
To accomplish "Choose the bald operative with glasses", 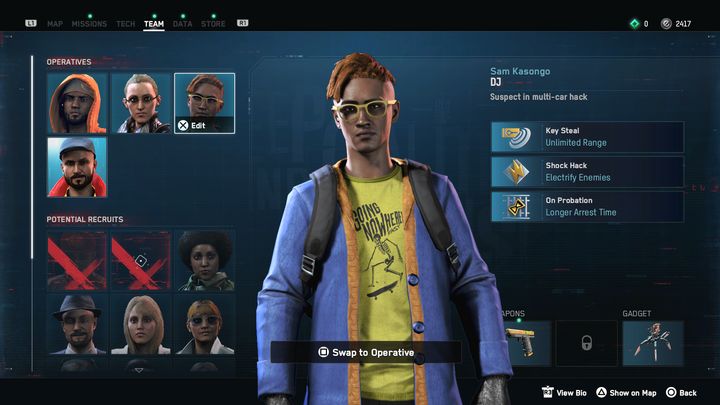I will click(x=140, y=103).
